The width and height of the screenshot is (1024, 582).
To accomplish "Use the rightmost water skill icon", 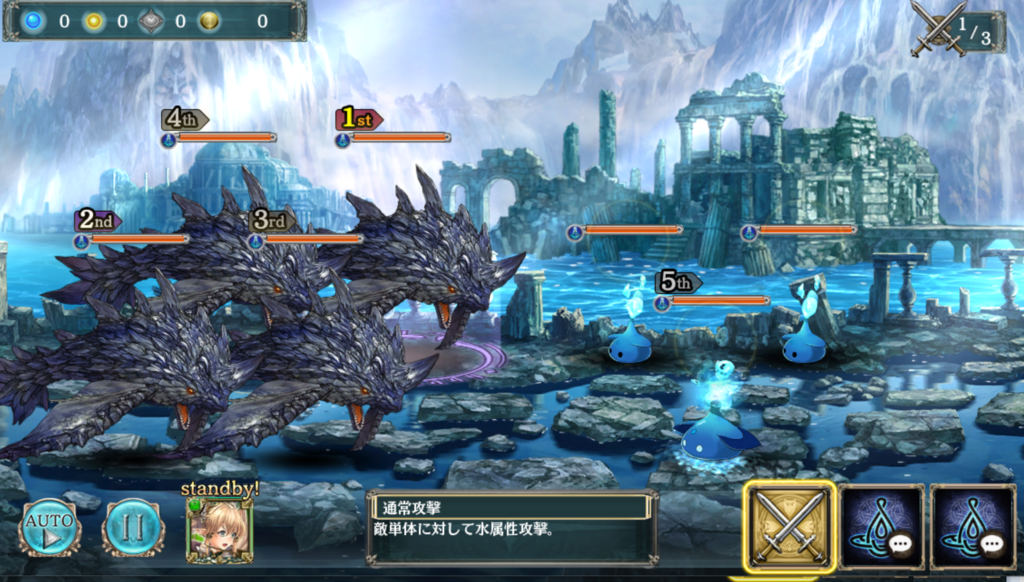I will pos(971,527).
